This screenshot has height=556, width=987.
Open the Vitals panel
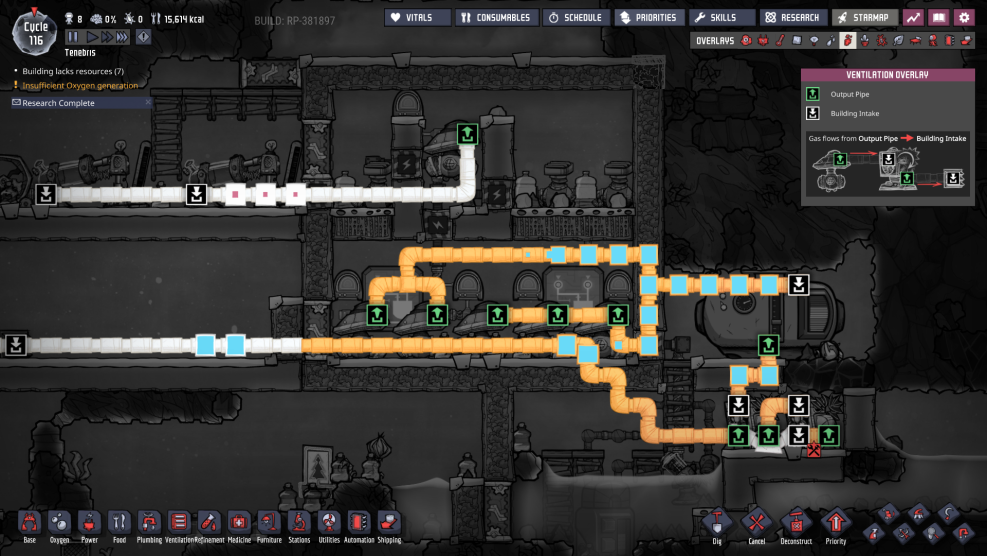(416, 17)
